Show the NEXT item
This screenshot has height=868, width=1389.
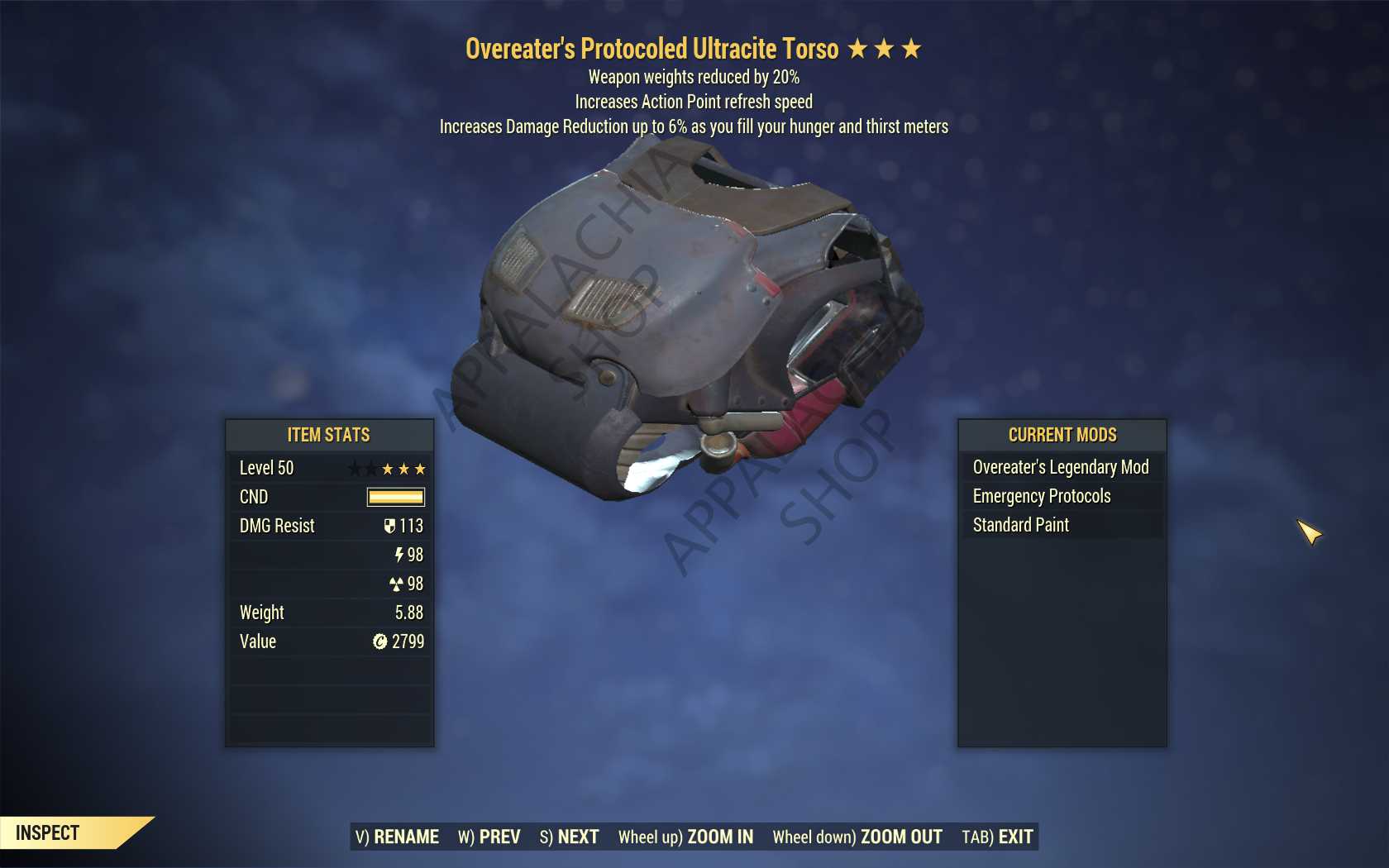(569, 837)
